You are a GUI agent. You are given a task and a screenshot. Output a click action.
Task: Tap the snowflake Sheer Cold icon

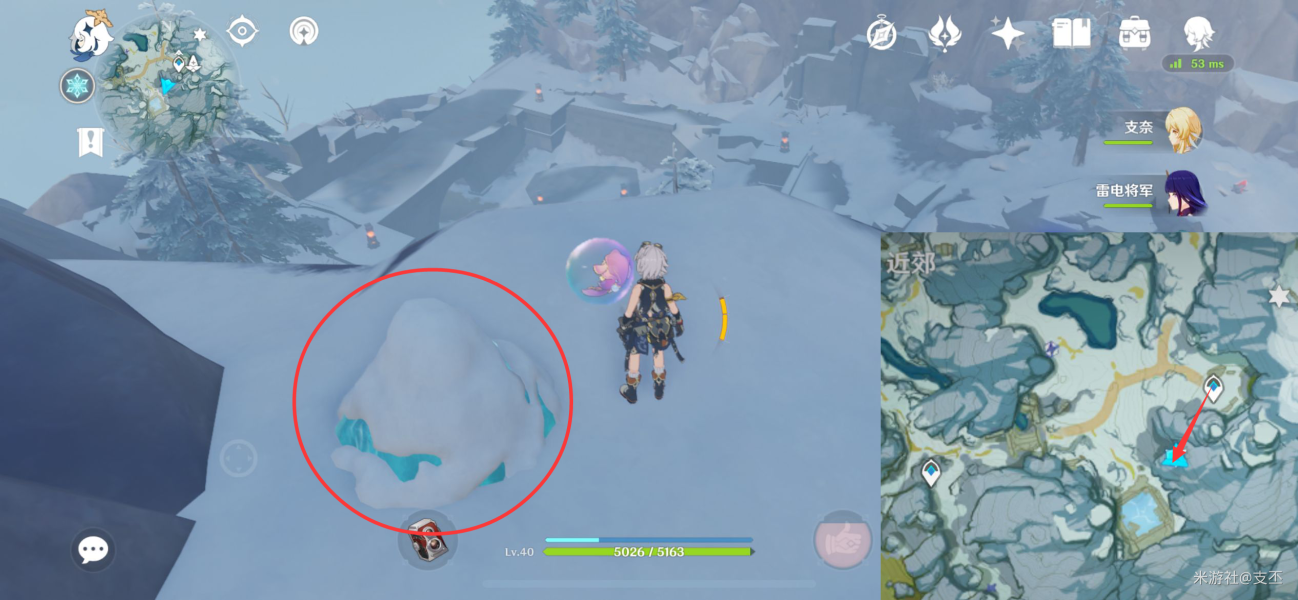(77, 86)
